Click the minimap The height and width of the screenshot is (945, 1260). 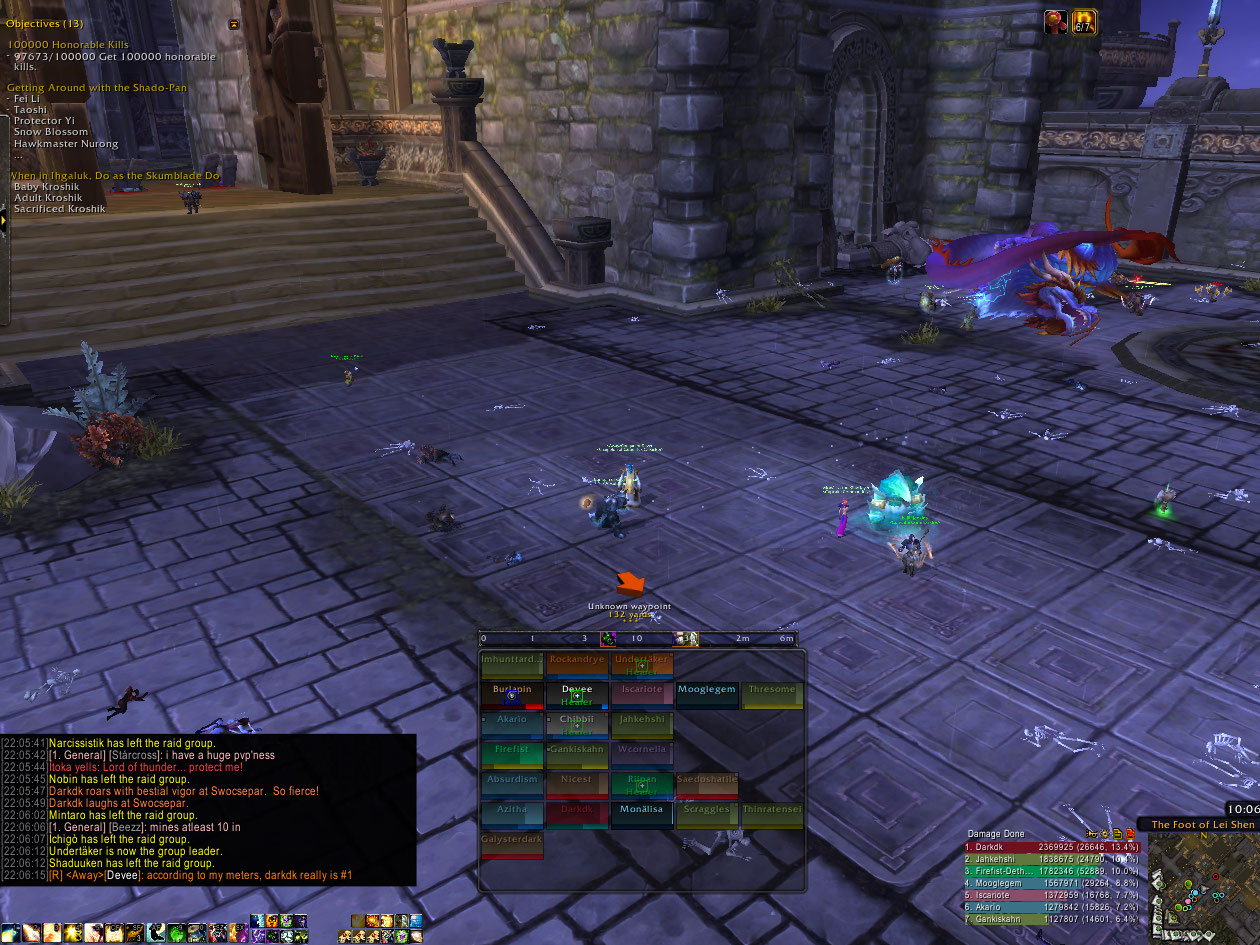[x=1202, y=885]
